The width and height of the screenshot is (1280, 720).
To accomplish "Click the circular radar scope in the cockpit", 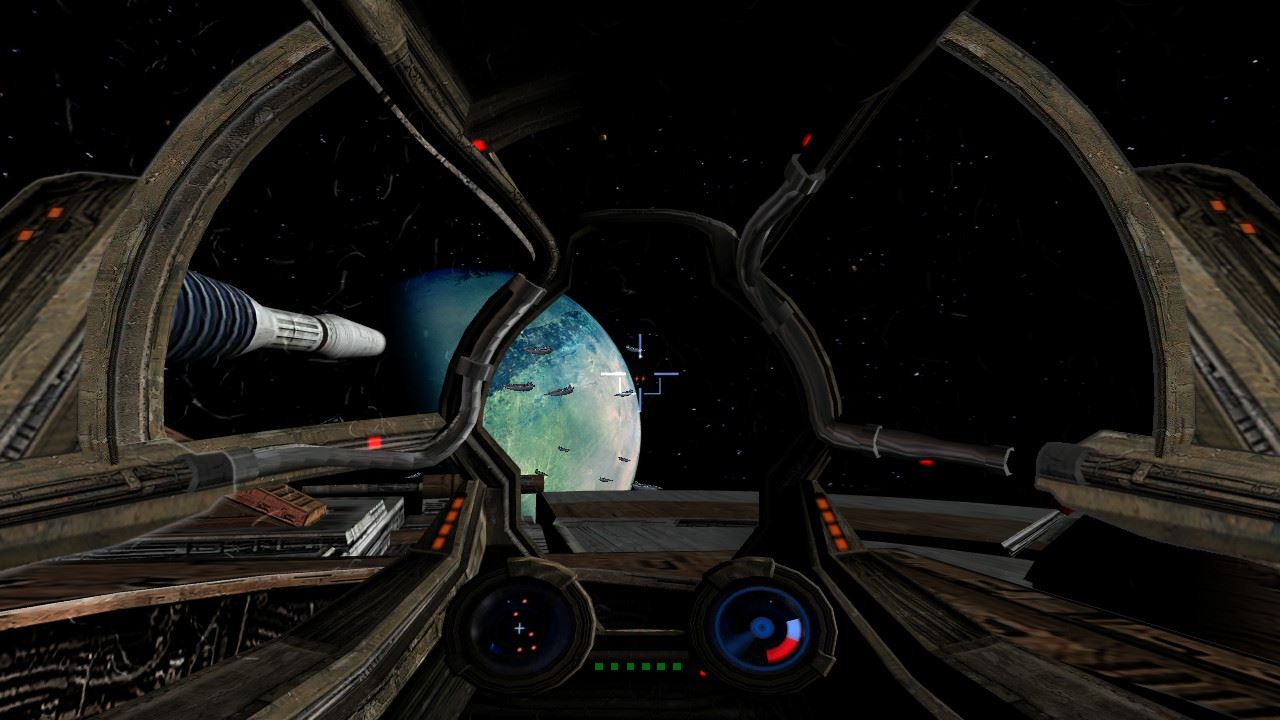I will (520, 624).
